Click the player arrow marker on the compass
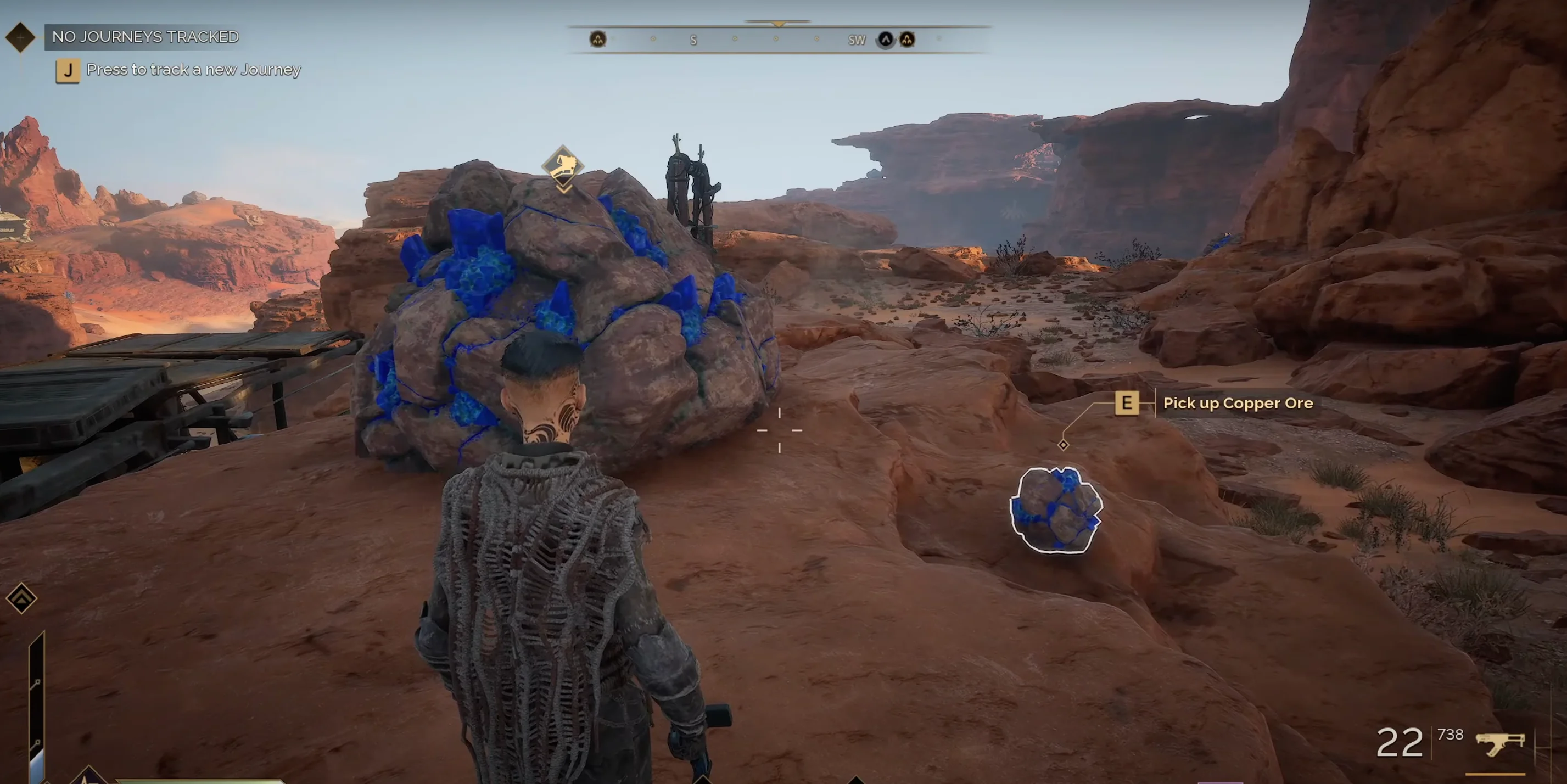1567x784 pixels. pos(886,40)
